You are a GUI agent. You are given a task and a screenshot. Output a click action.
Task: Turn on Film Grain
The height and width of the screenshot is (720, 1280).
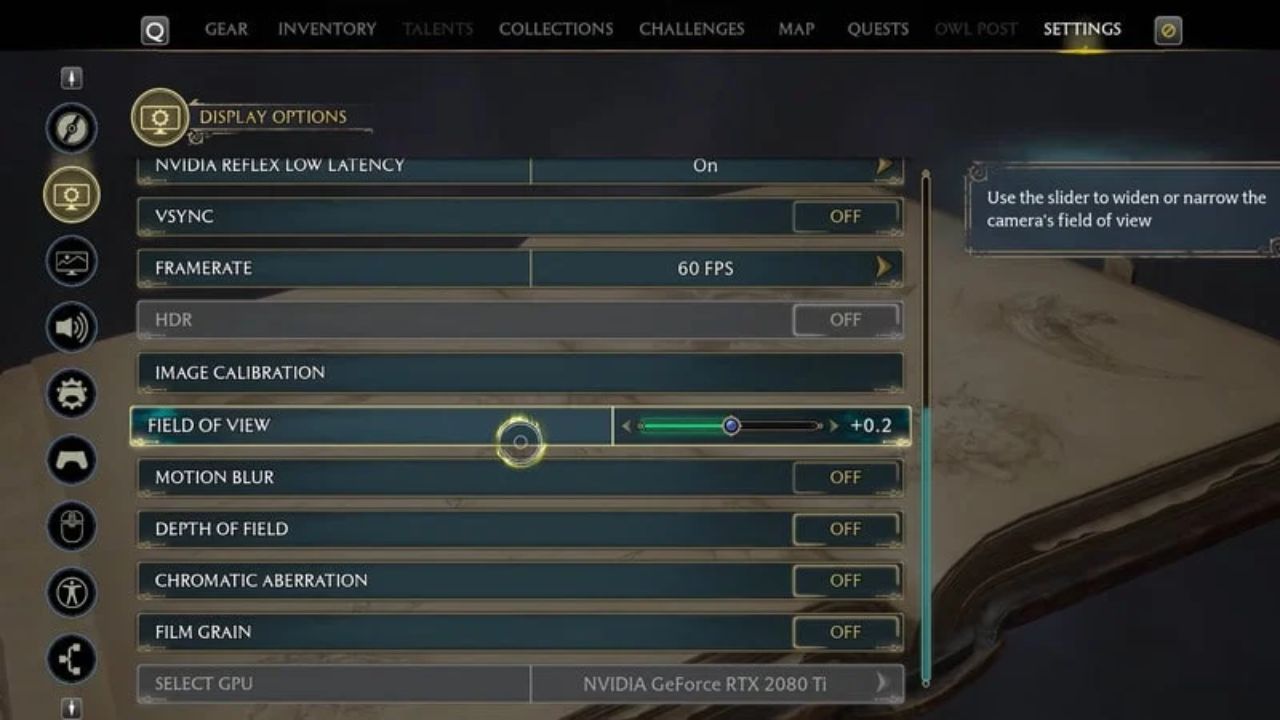pyautogui.click(x=845, y=631)
